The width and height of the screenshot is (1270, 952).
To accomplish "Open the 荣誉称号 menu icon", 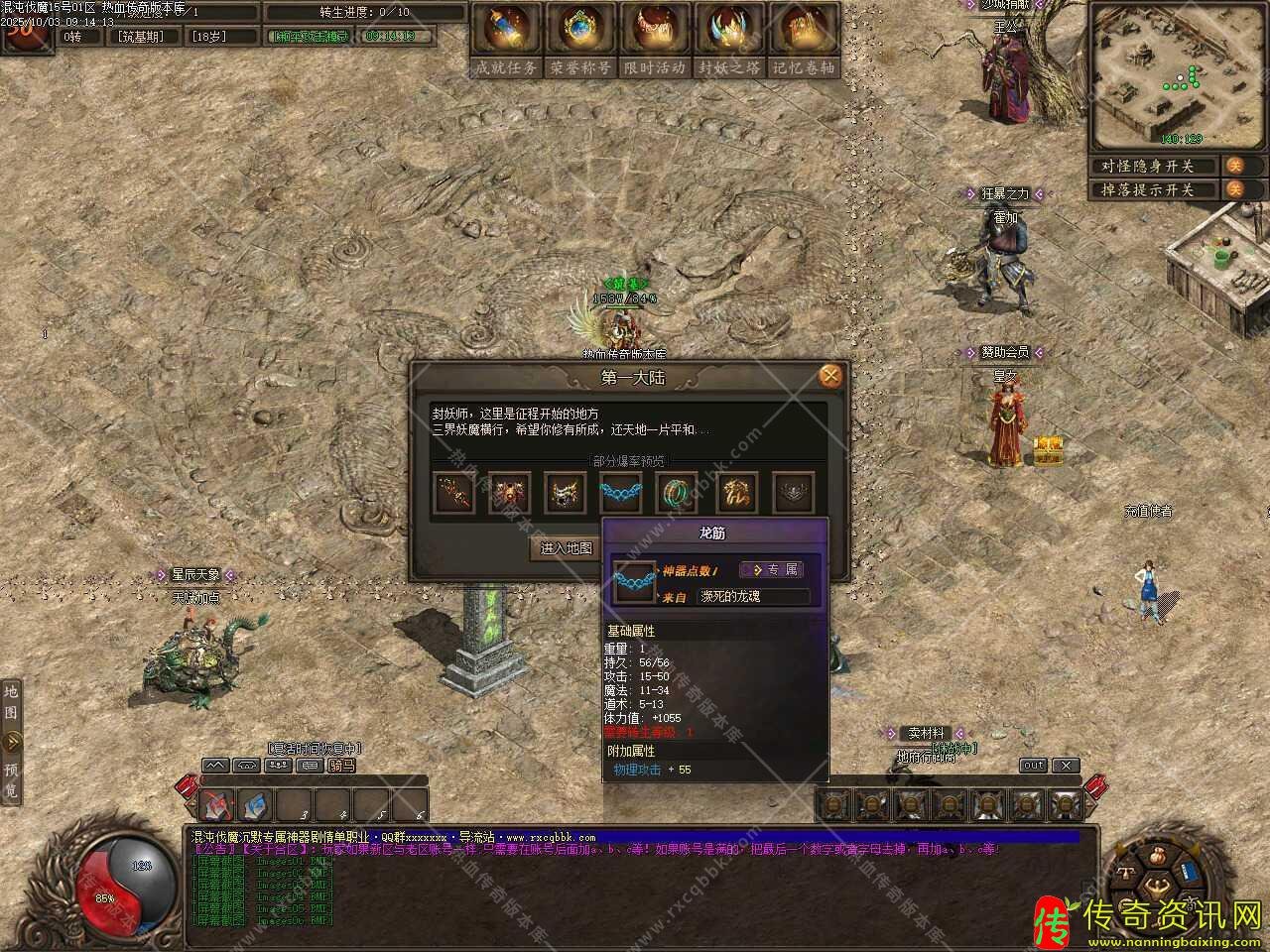I will [x=580, y=40].
